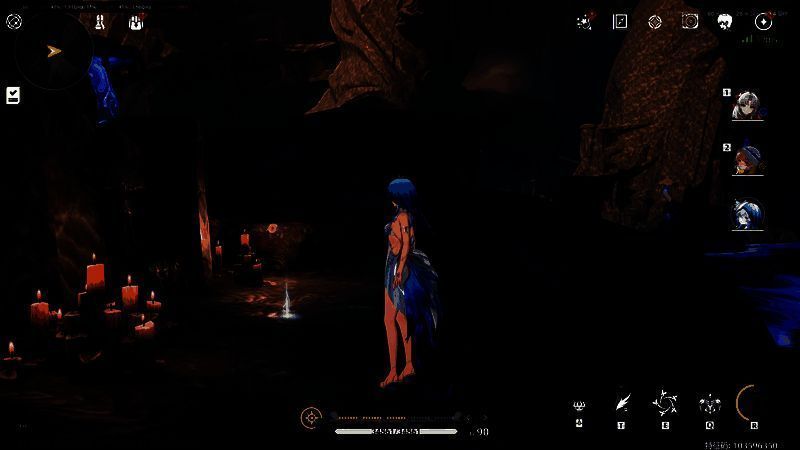
Task: Switch to party member two portrait
Action: pos(746,160)
